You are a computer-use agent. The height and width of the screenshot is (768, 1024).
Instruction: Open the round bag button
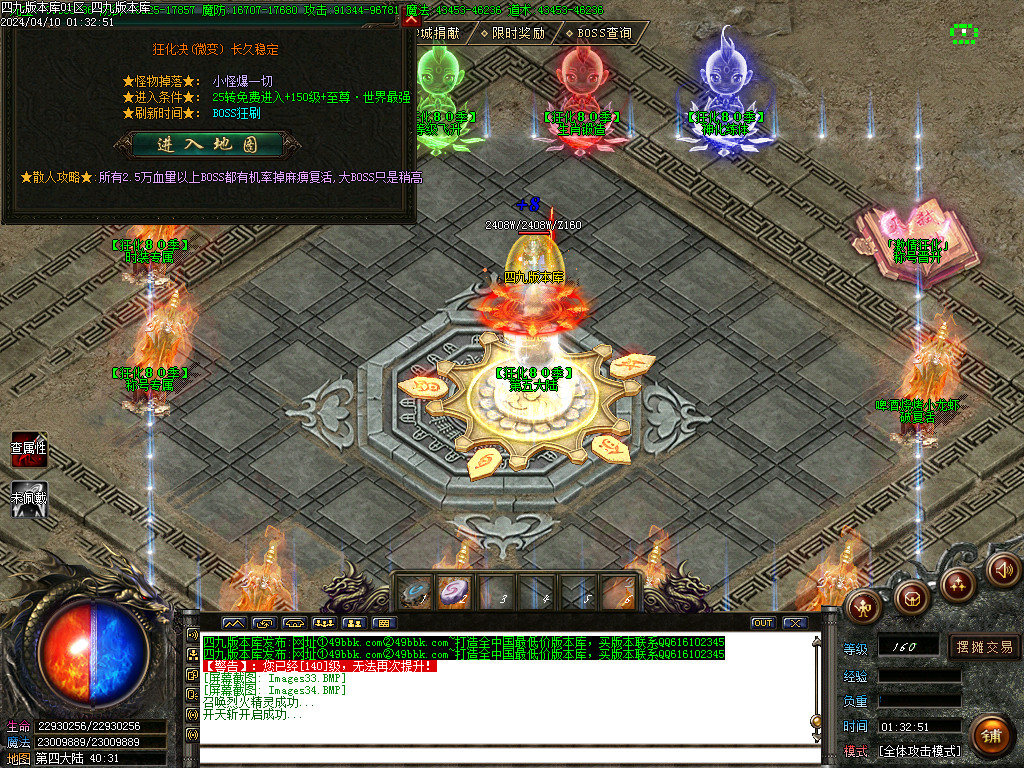[911, 597]
